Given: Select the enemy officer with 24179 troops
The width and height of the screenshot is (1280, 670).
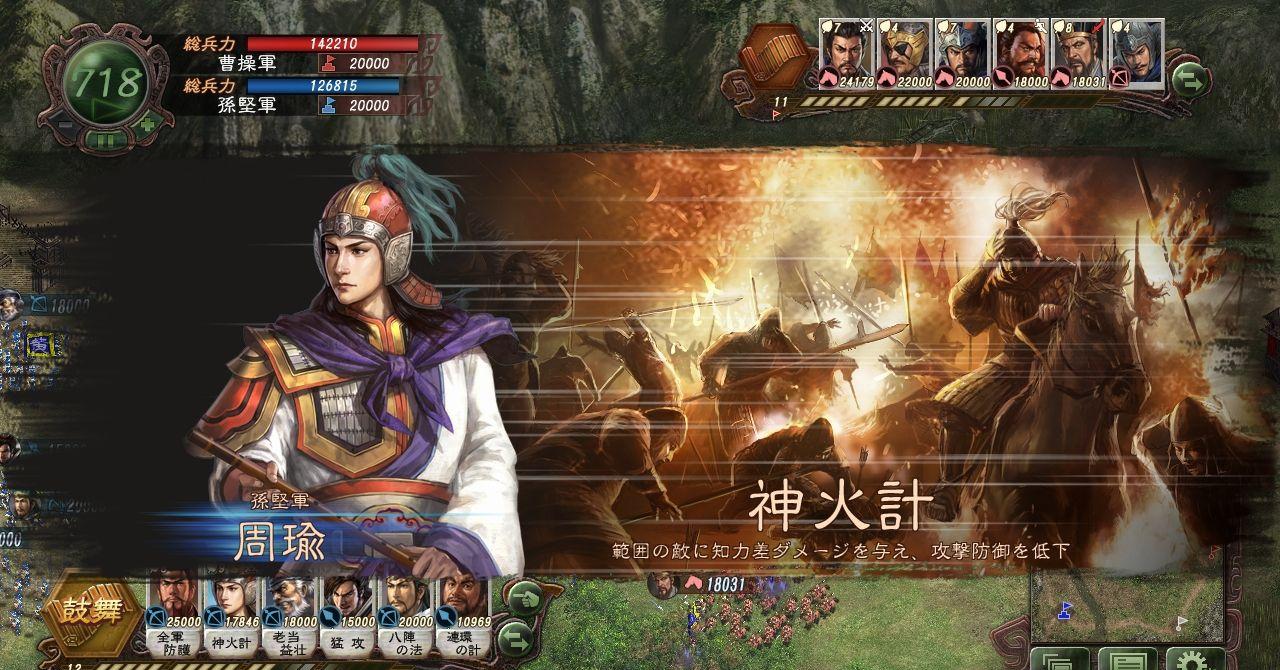Looking at the screenshot, I should click(846, 54).
